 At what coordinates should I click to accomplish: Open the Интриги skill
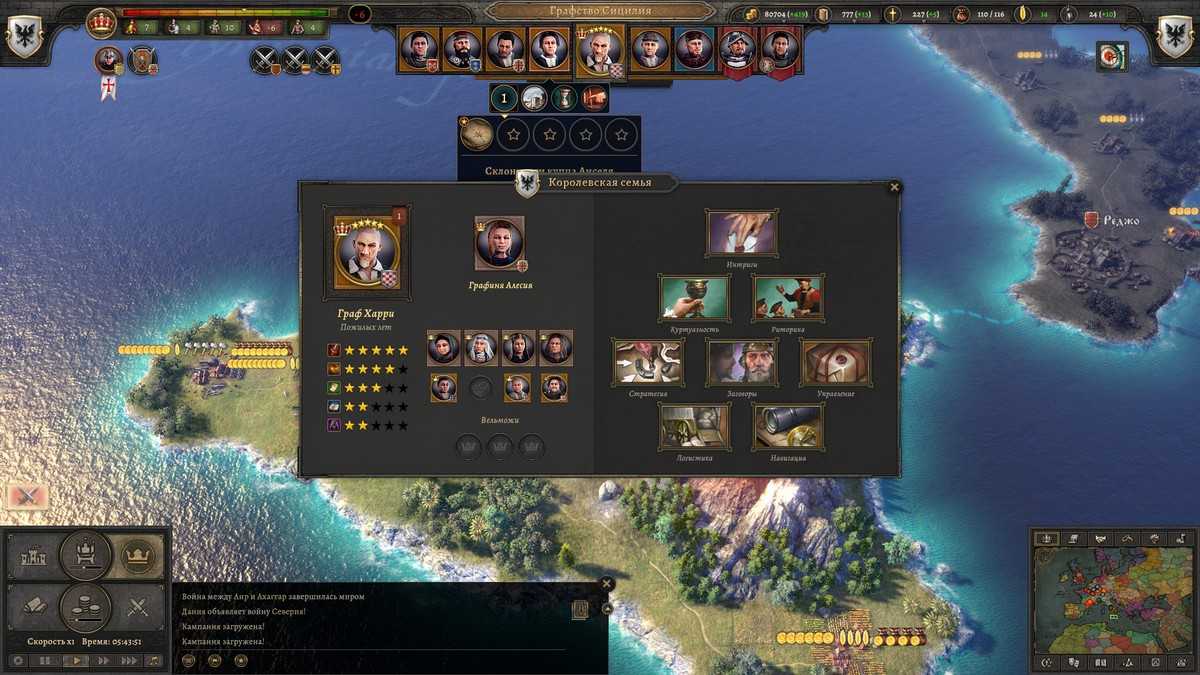coord(741,233)
